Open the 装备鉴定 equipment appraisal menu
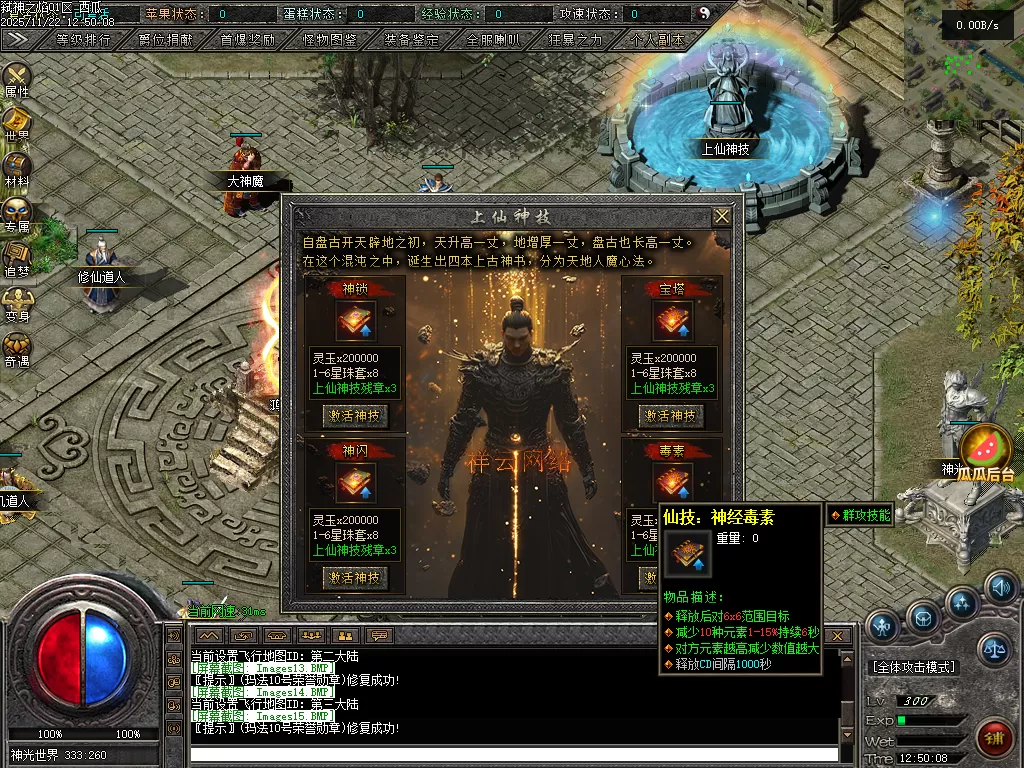1024x768 pixels. 411,40
